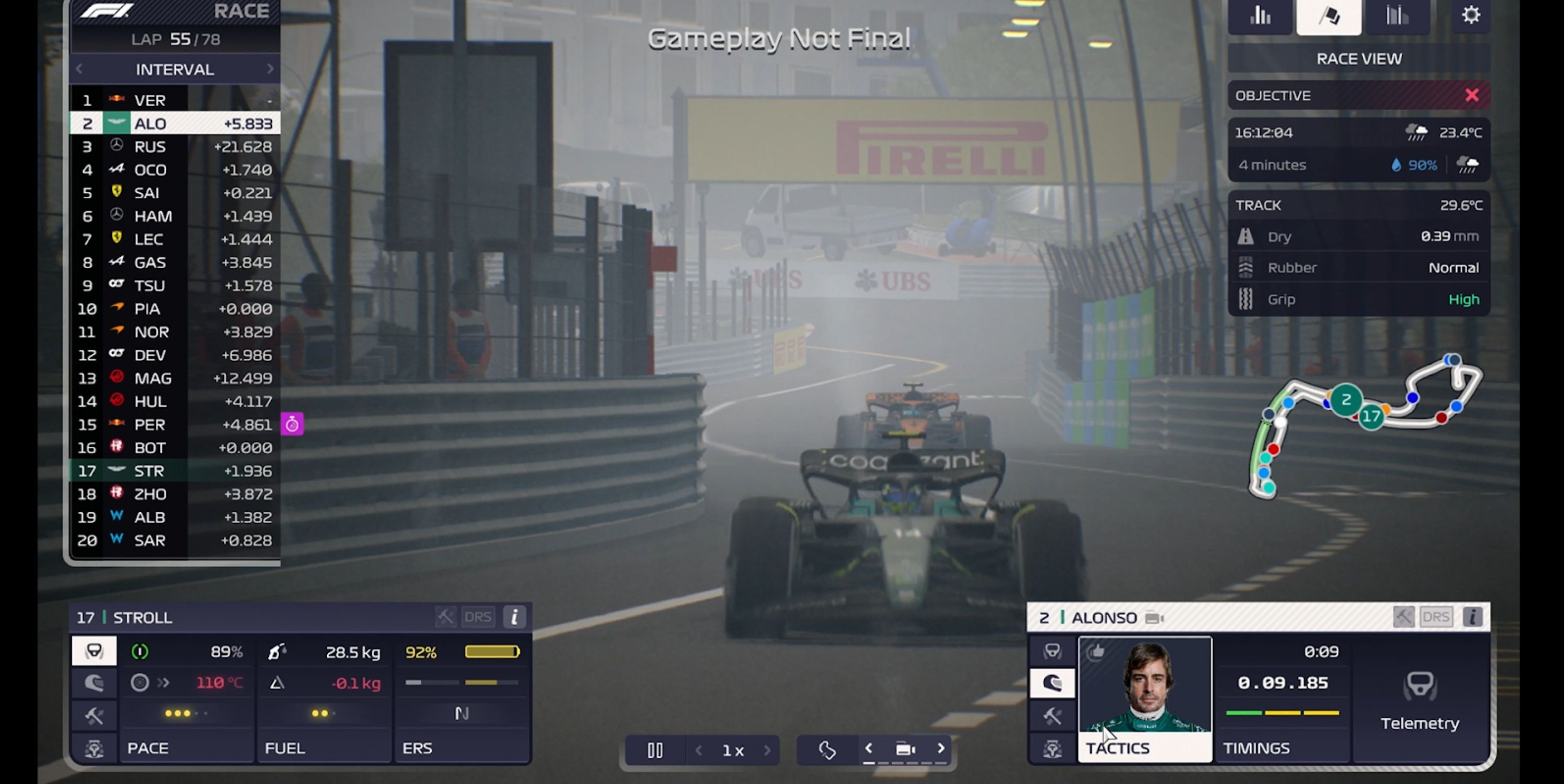Switch to Alonso's TACTICS tab

(x=1119, y=747)
